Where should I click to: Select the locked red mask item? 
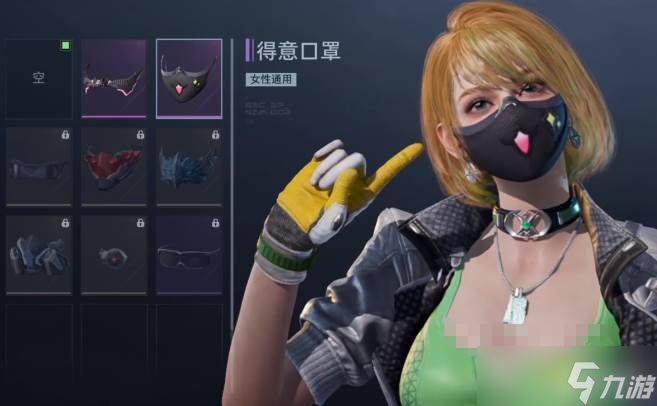tap(113, 167)
